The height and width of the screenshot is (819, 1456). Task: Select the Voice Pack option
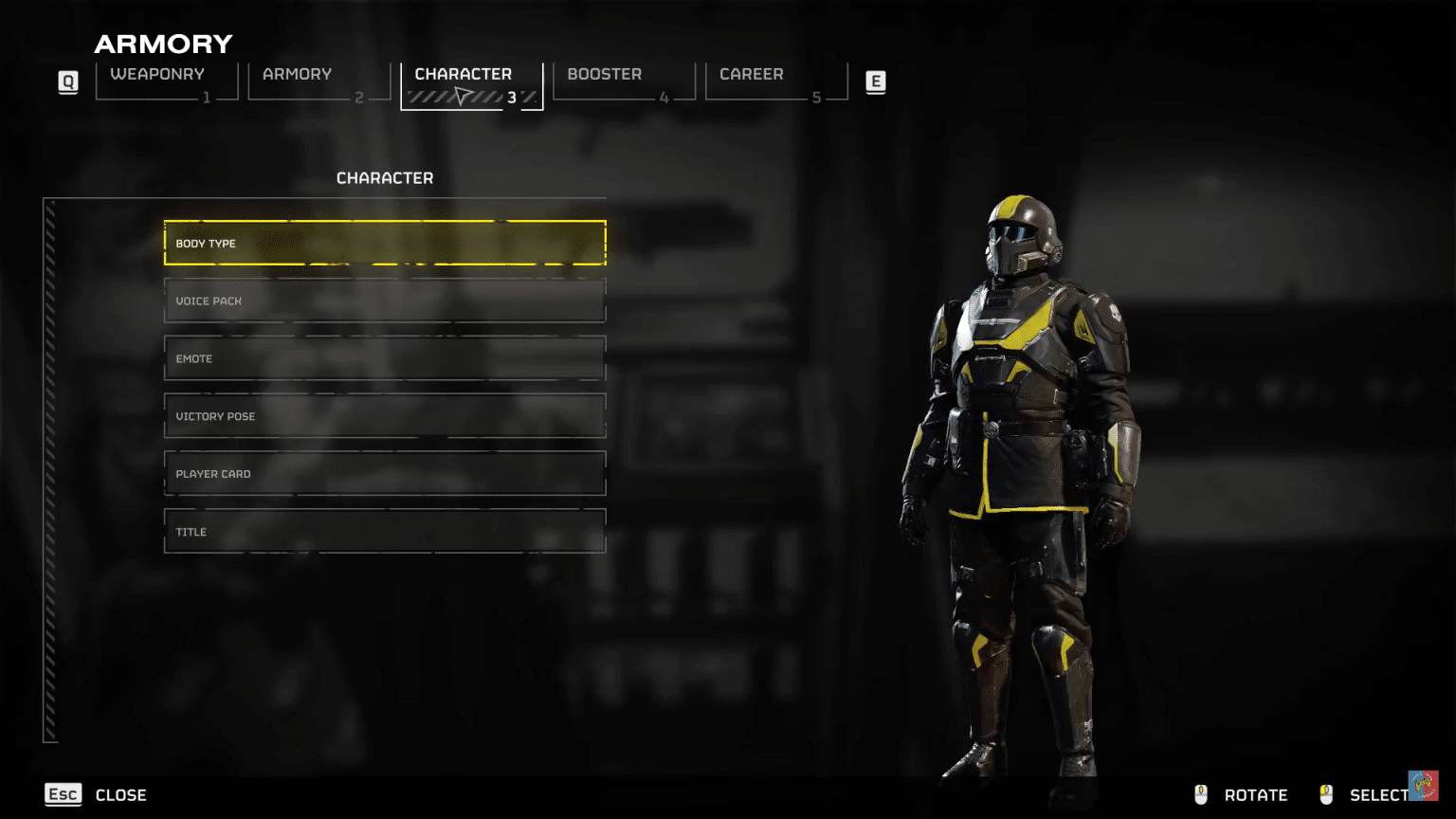point(385,300)
